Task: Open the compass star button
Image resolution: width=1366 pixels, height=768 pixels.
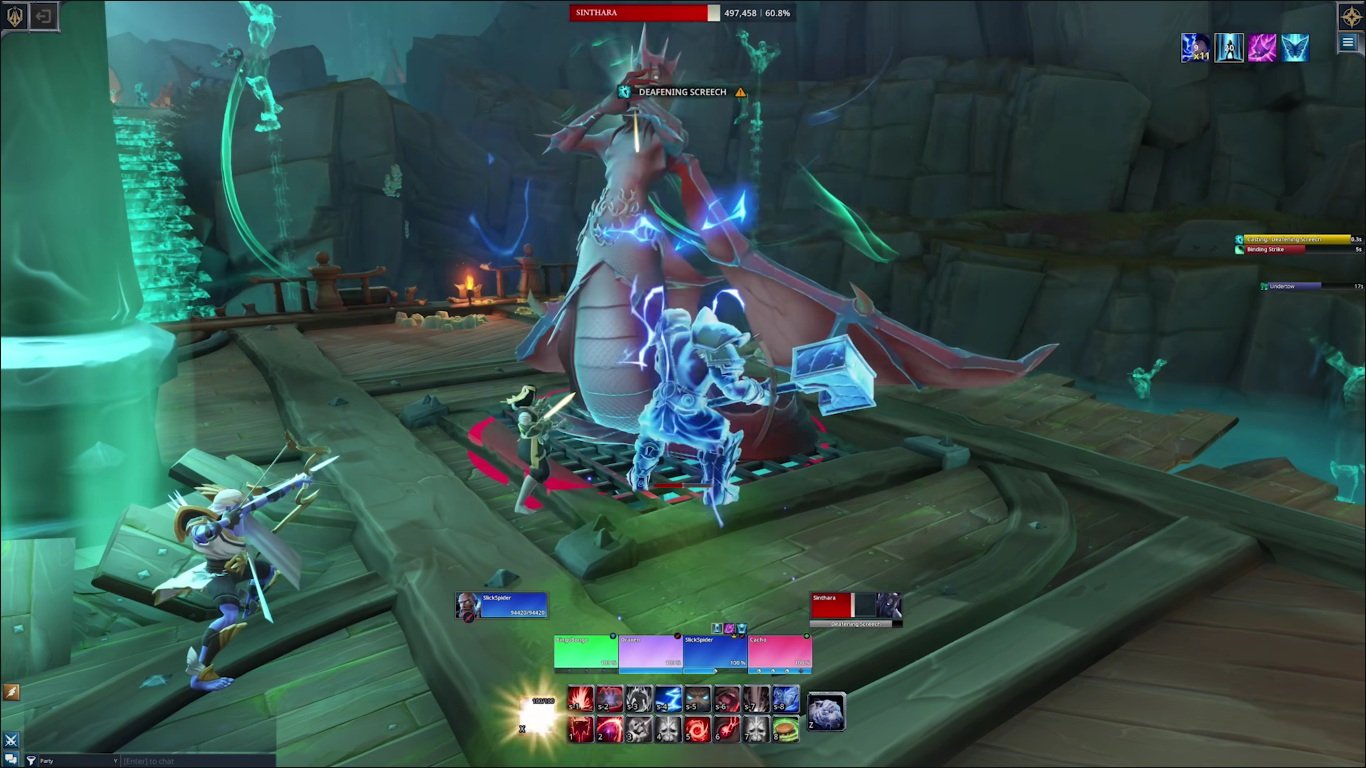Action: pyautogui.click(x=1351, y=16)
